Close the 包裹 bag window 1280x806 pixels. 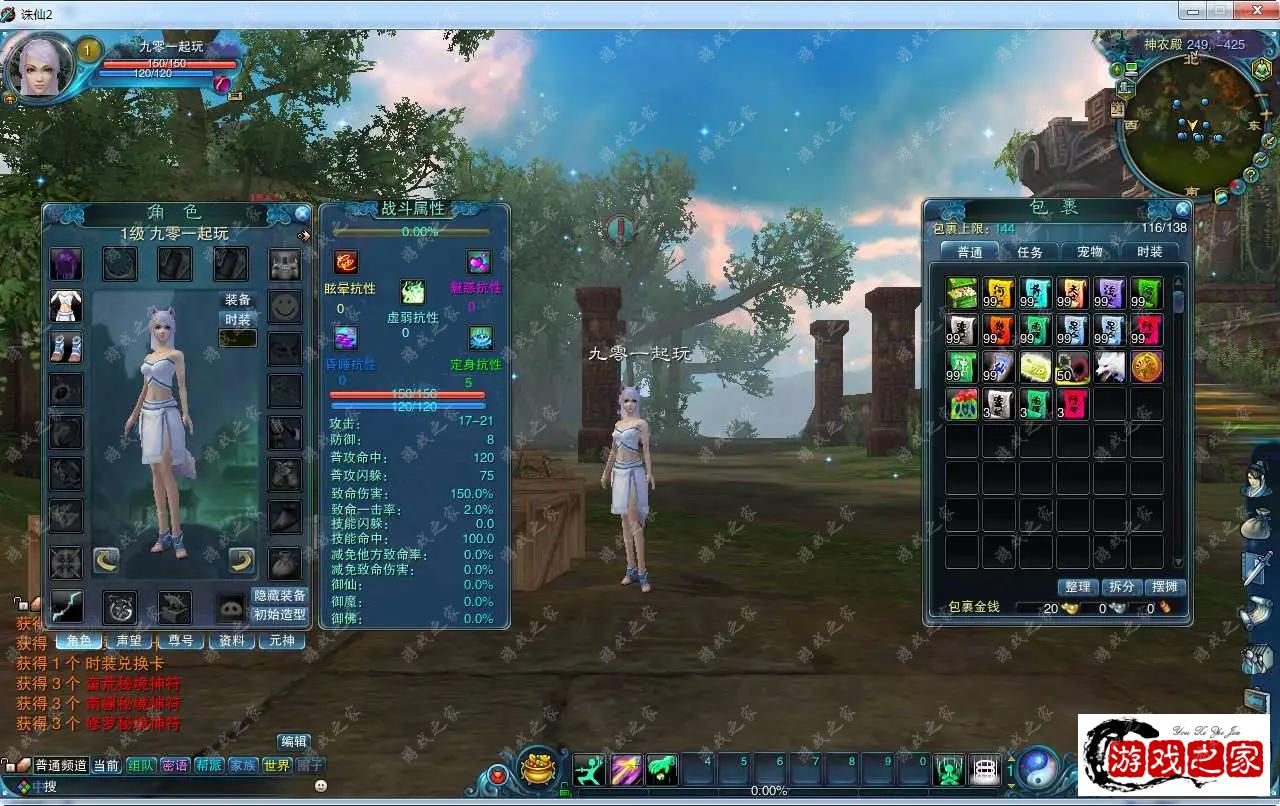click(x=1183, y=209)
